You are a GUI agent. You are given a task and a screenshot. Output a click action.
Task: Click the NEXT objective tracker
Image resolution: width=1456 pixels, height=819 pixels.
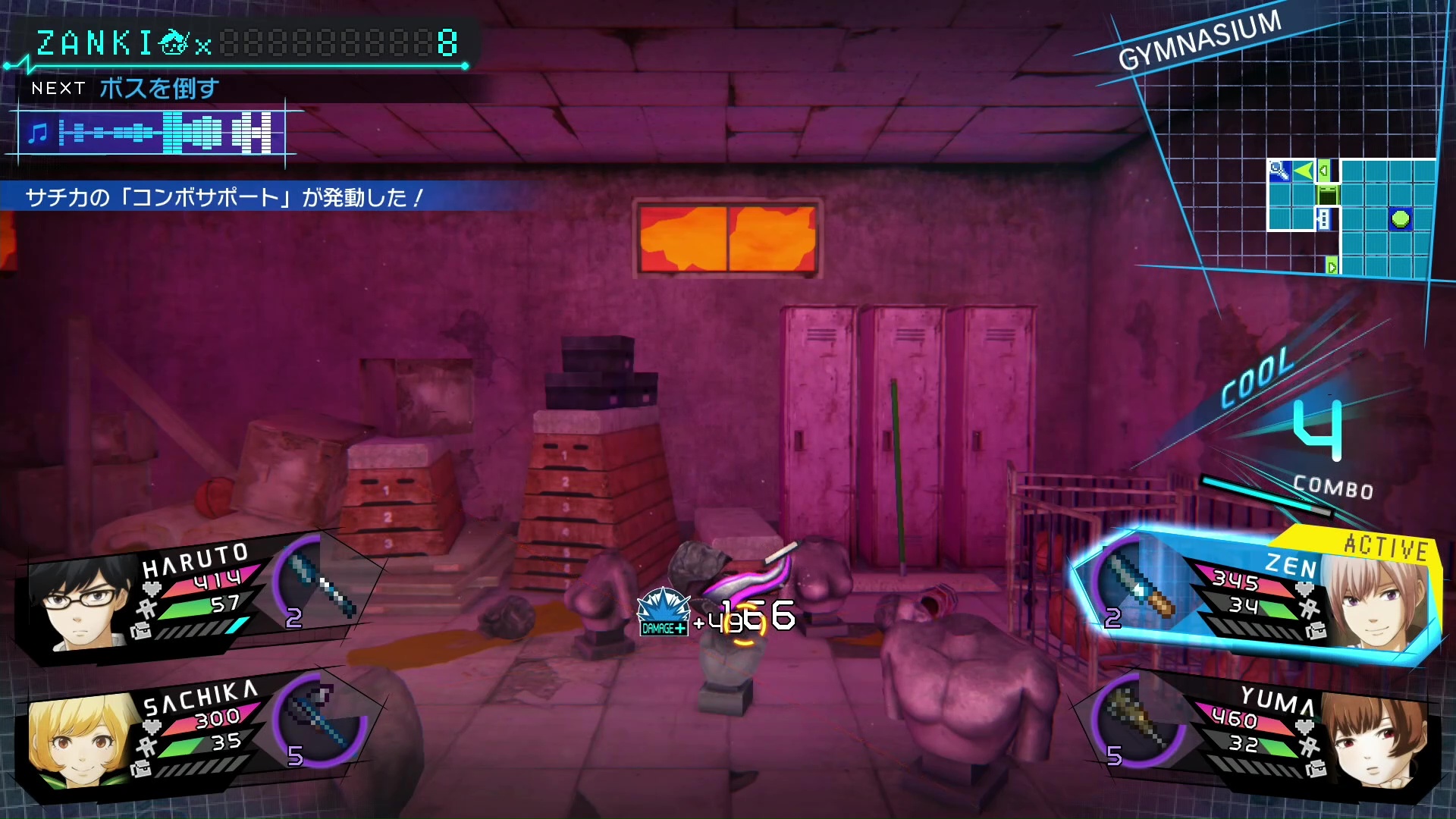click(125, 89)
